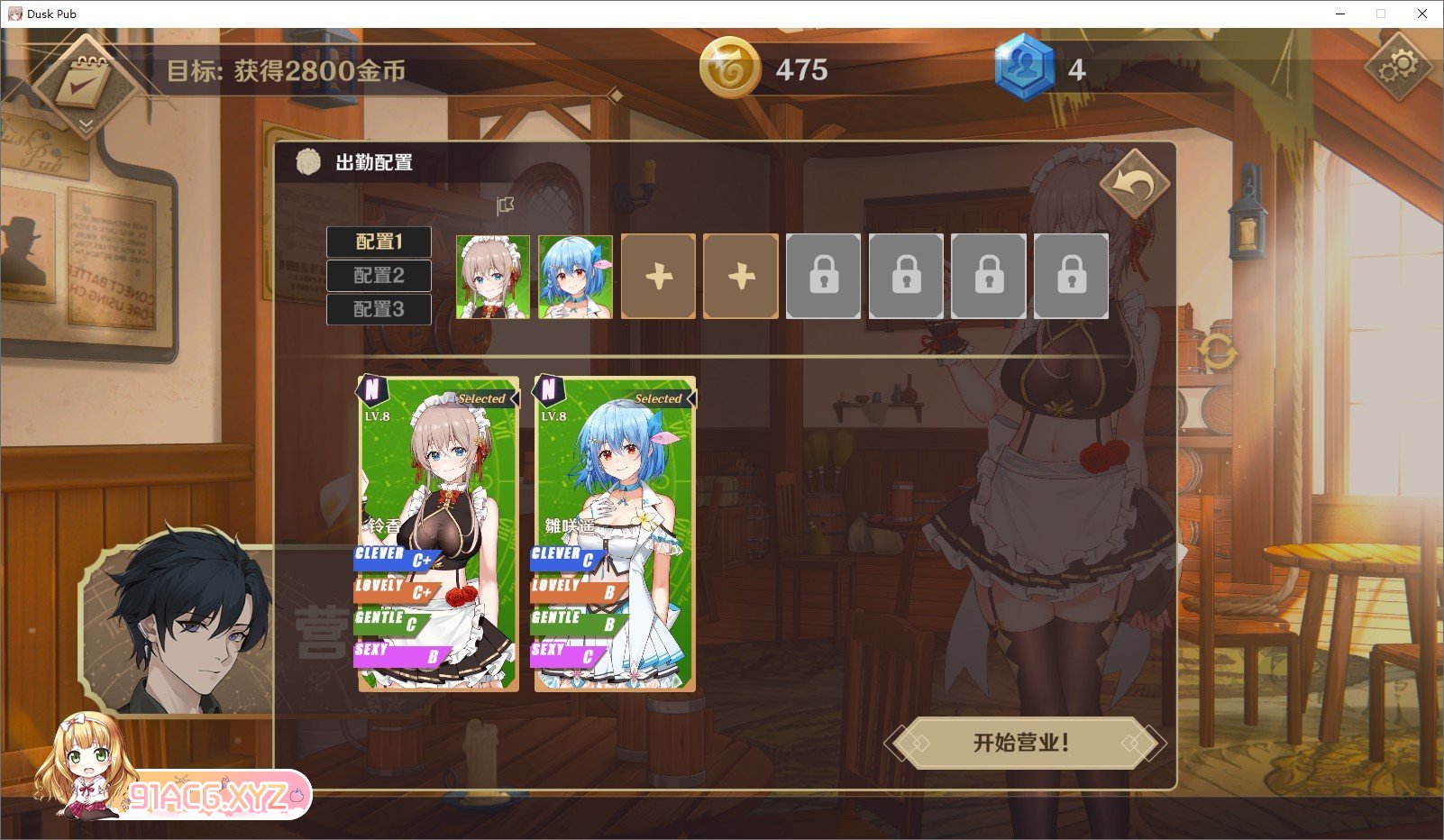Click the Selected banner on 雛咲遥's card
Image resolution: width=1444 pixels, height=840 pixels.
coord(659,397)
